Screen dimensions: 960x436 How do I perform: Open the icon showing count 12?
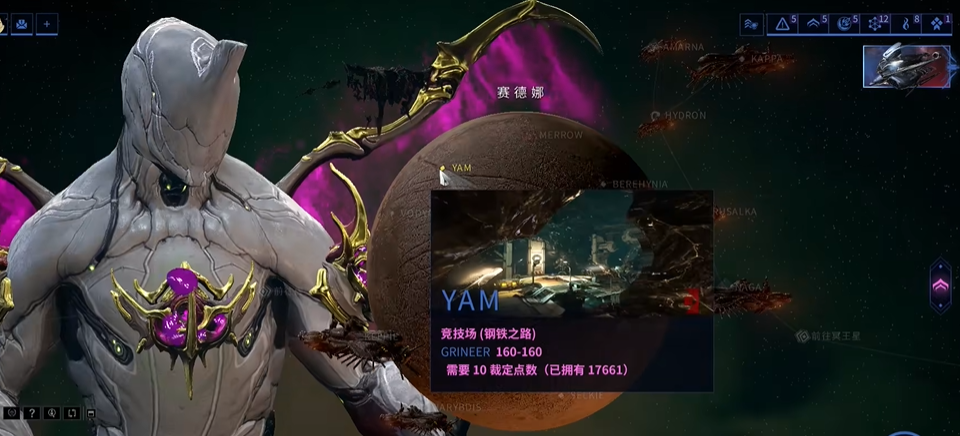[x=877, y=23]
